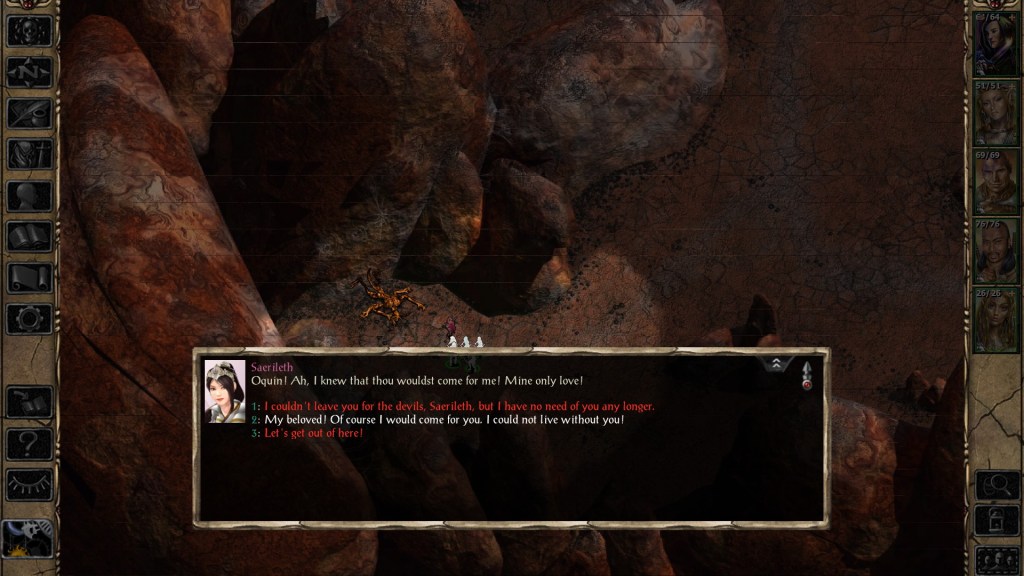Click the clock and gears icon
The image size is (1024, 576).
click(28, 539)
